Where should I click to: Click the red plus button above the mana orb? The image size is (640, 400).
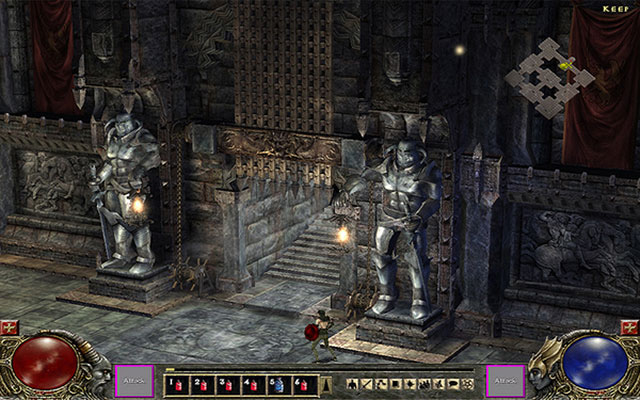point(629,327)
